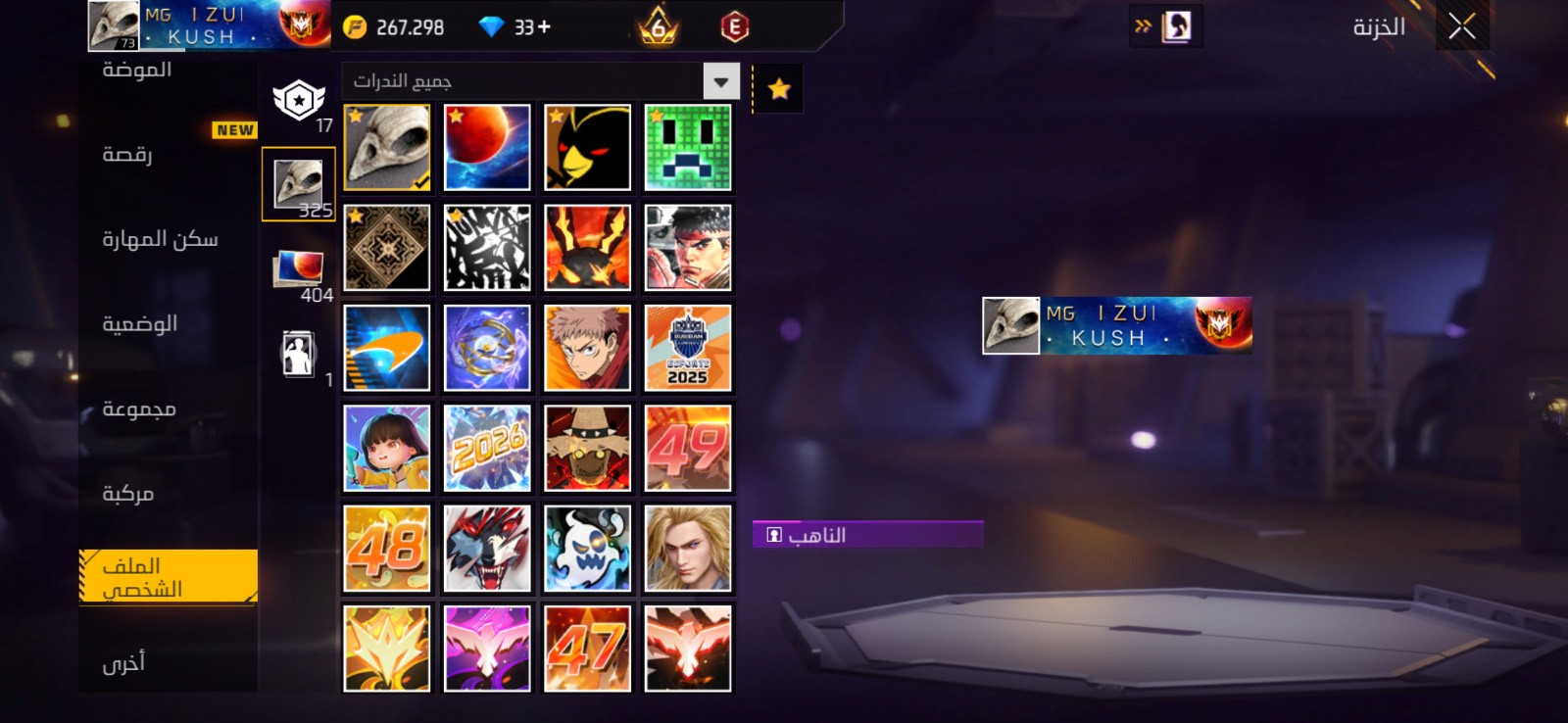Select the Esports 2025 avatar

point(688,348)
